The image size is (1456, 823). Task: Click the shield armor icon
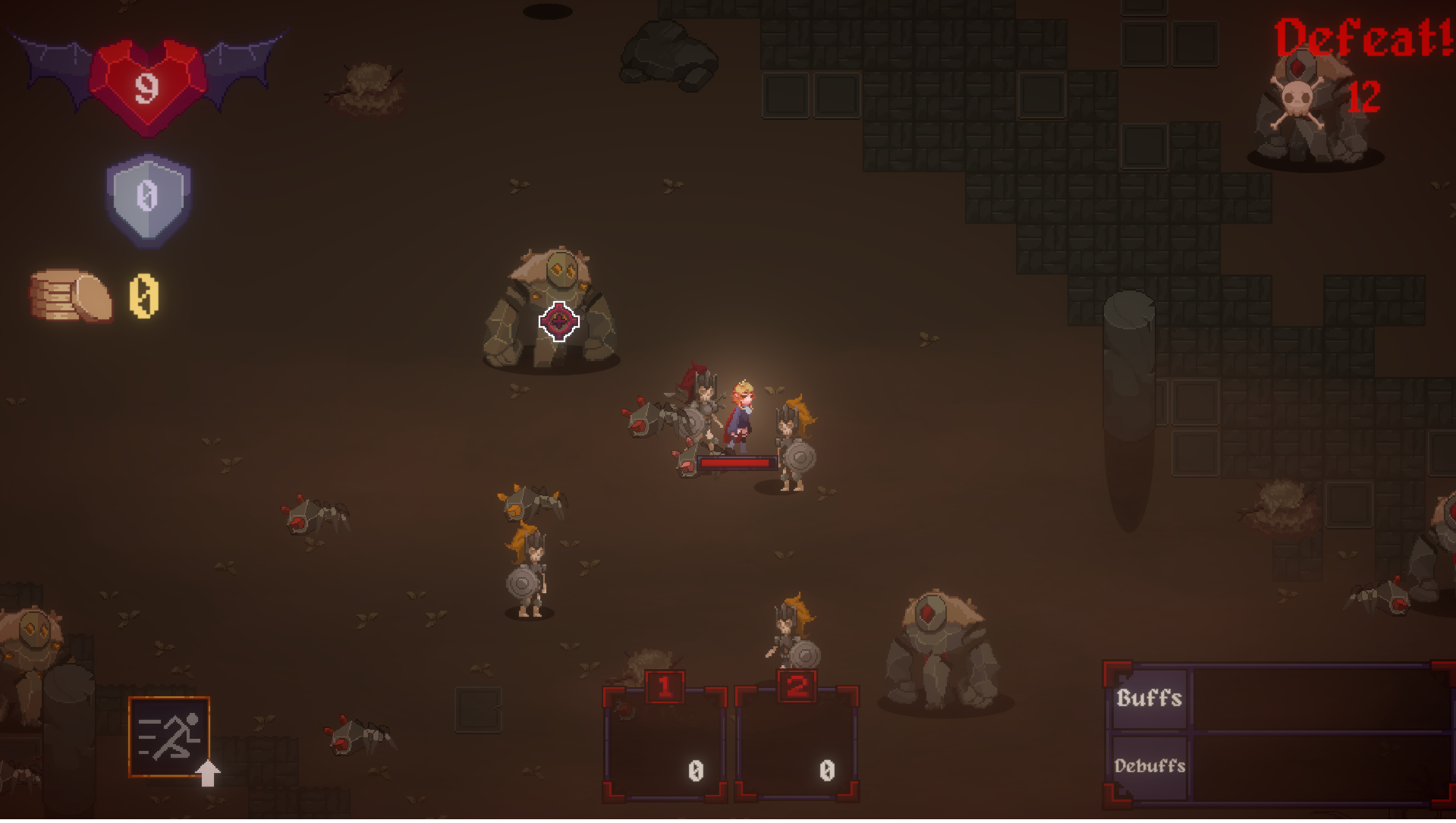pyautogui.click(x=149, y=196)
